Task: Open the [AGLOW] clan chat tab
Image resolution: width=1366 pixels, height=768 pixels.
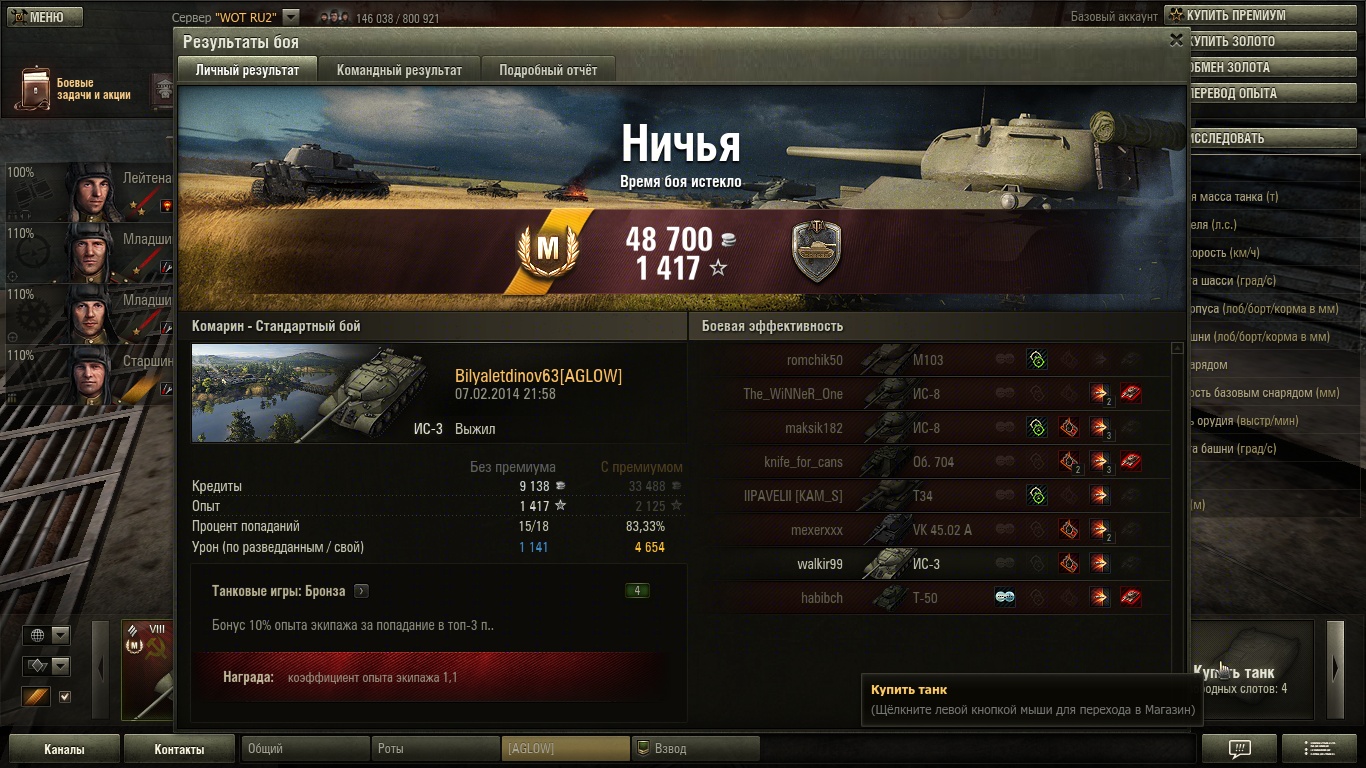Action: [565, 748]
